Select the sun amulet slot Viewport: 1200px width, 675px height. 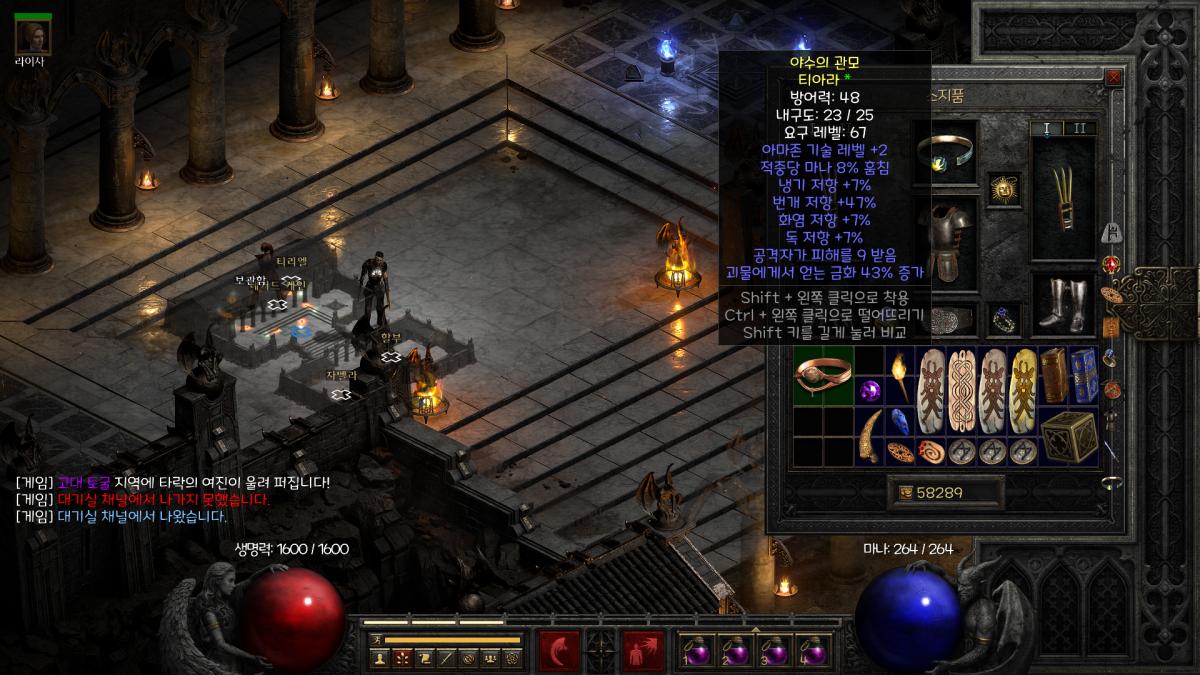pyautogui.click(x=1003, y=189)
